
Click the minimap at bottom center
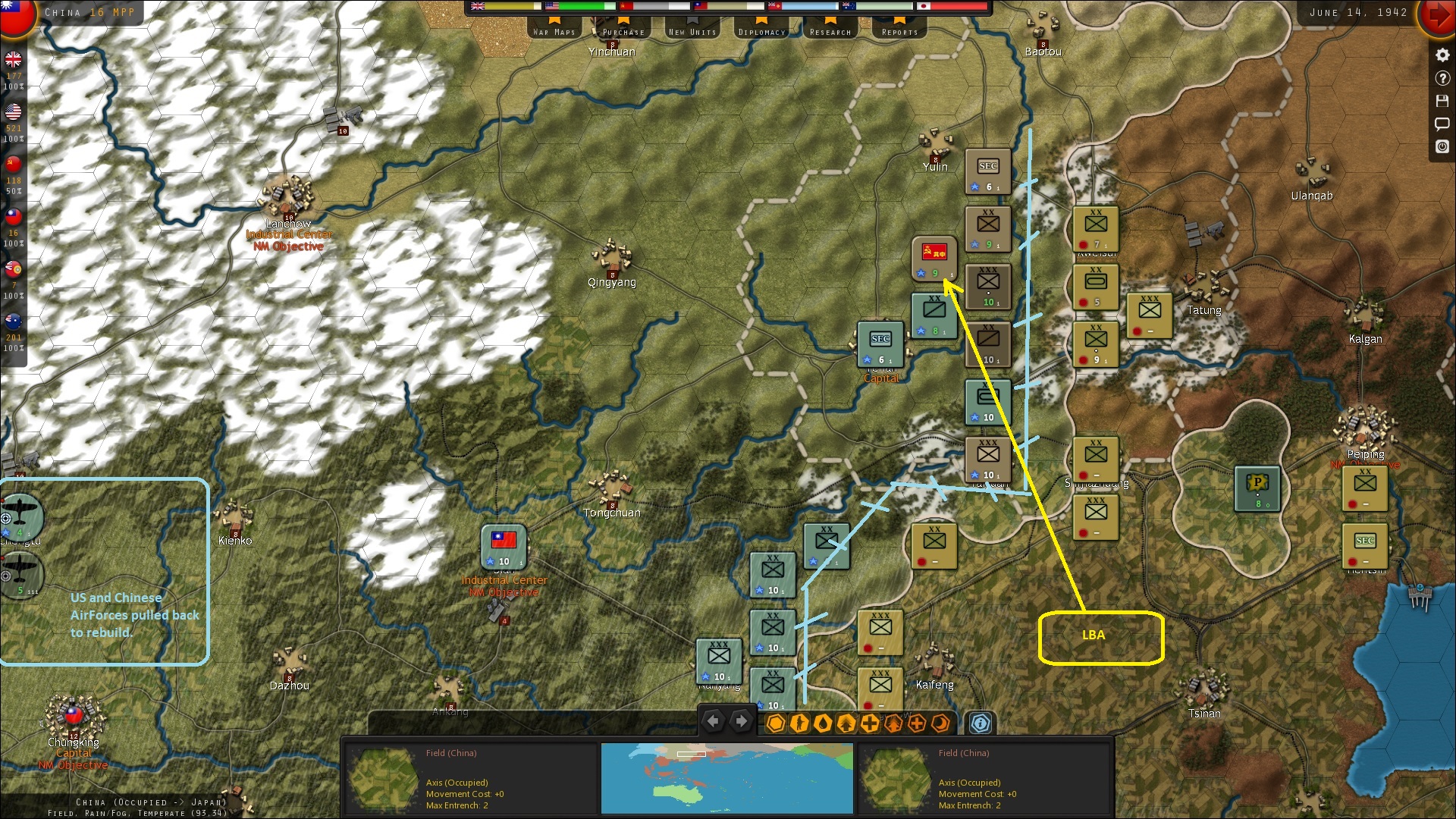click(727, 778)
